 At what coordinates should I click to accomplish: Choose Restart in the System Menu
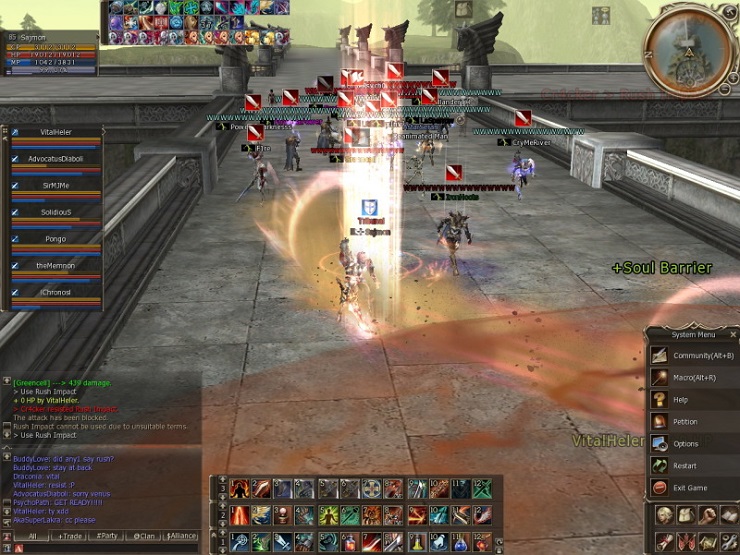point(684,465)
